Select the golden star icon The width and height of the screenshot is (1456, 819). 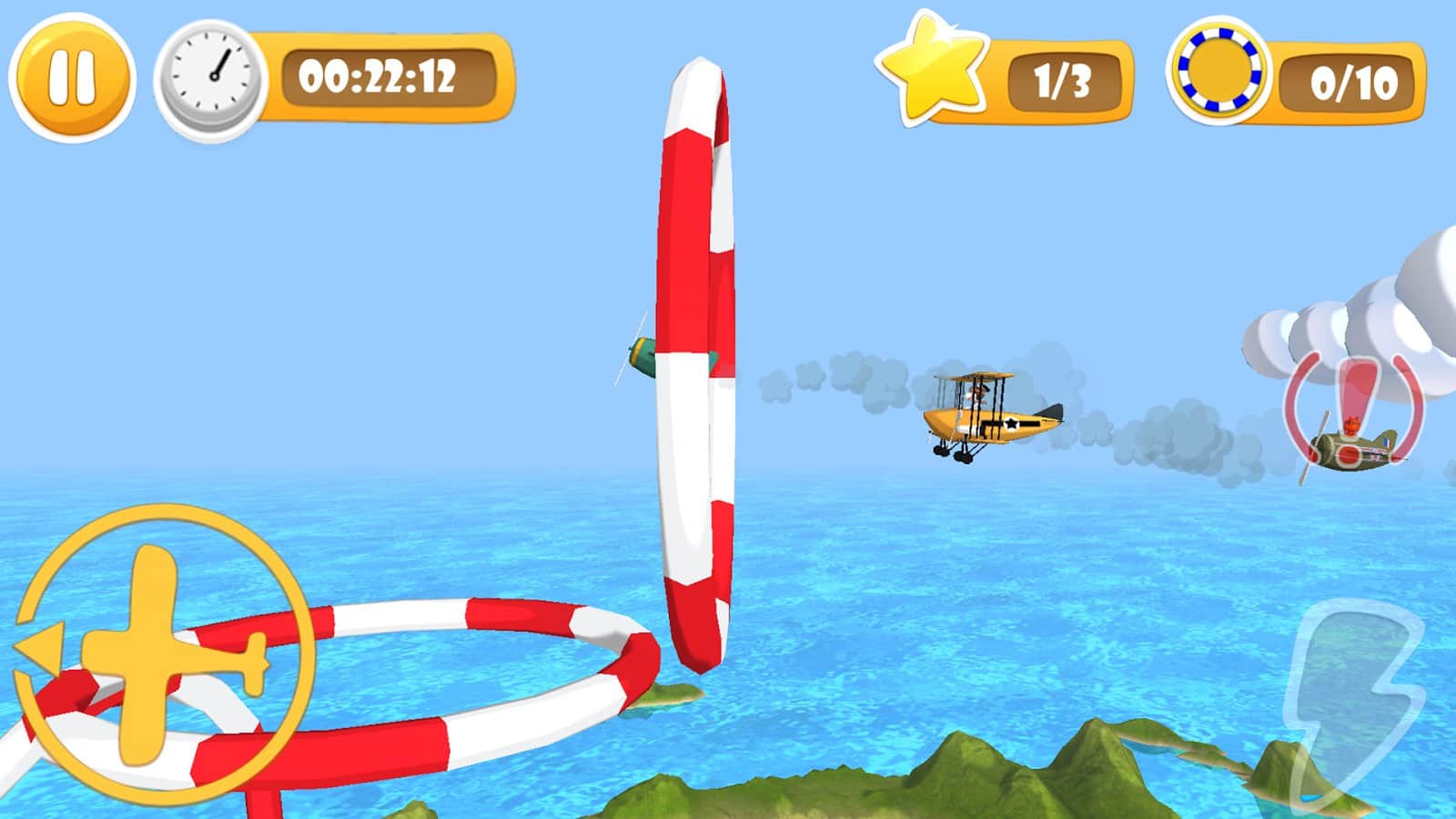tap(933, 73)
